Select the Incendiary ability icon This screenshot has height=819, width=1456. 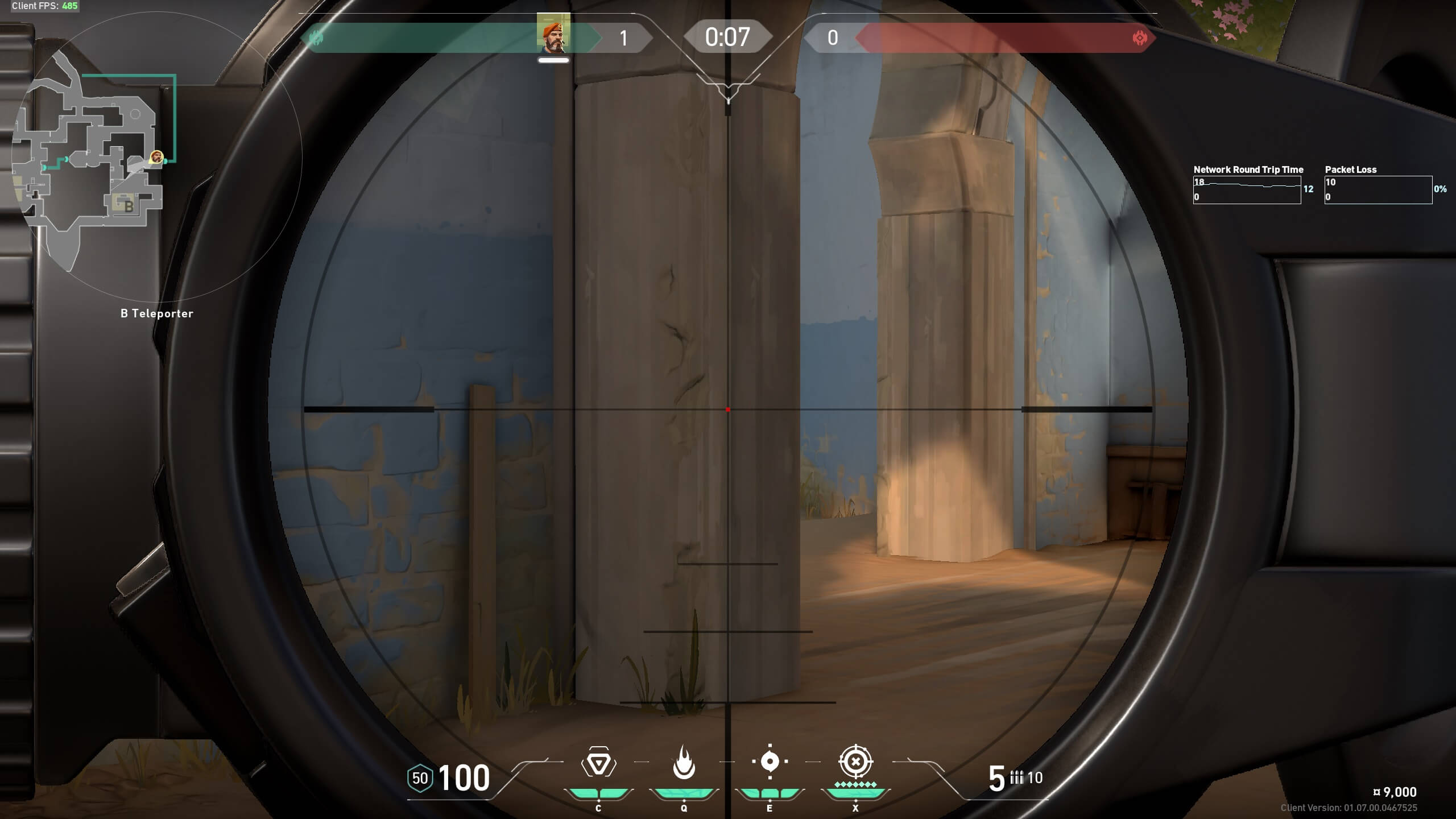(685, 764)
